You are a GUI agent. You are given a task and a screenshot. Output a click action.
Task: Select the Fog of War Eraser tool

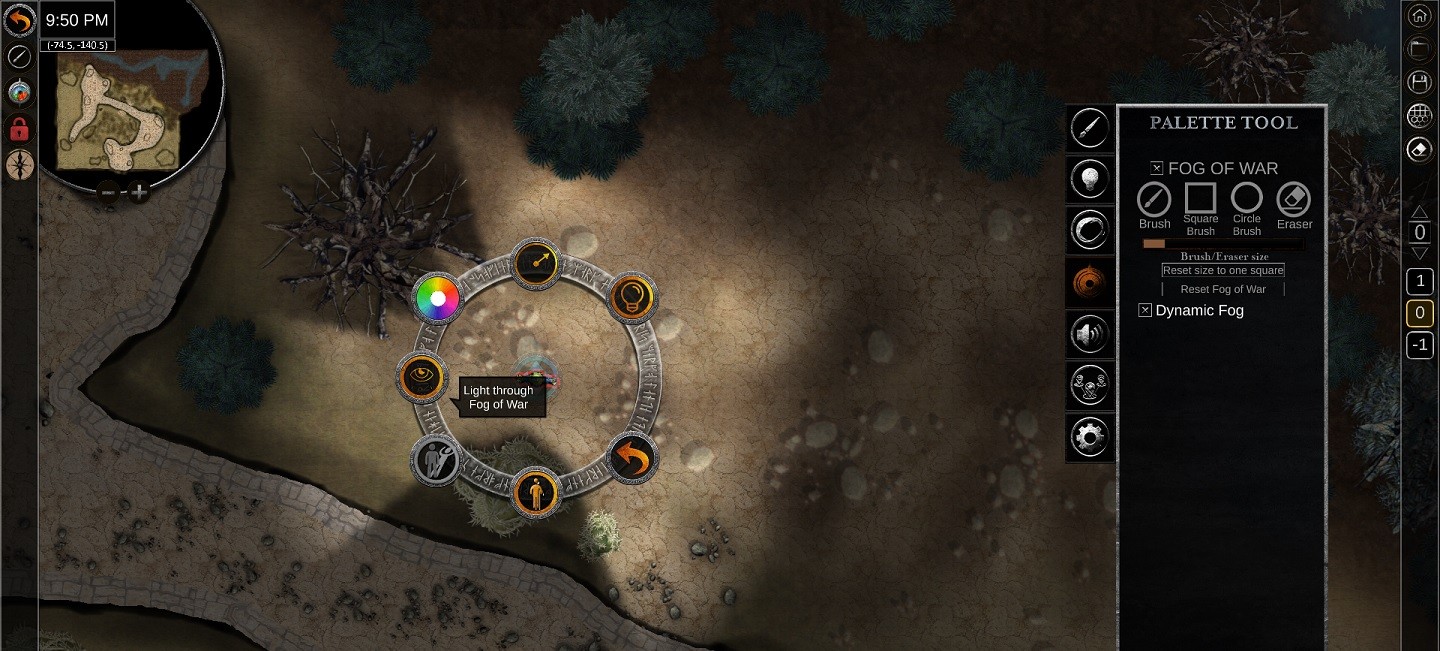pyautogui.click(x=1294, y=199)
